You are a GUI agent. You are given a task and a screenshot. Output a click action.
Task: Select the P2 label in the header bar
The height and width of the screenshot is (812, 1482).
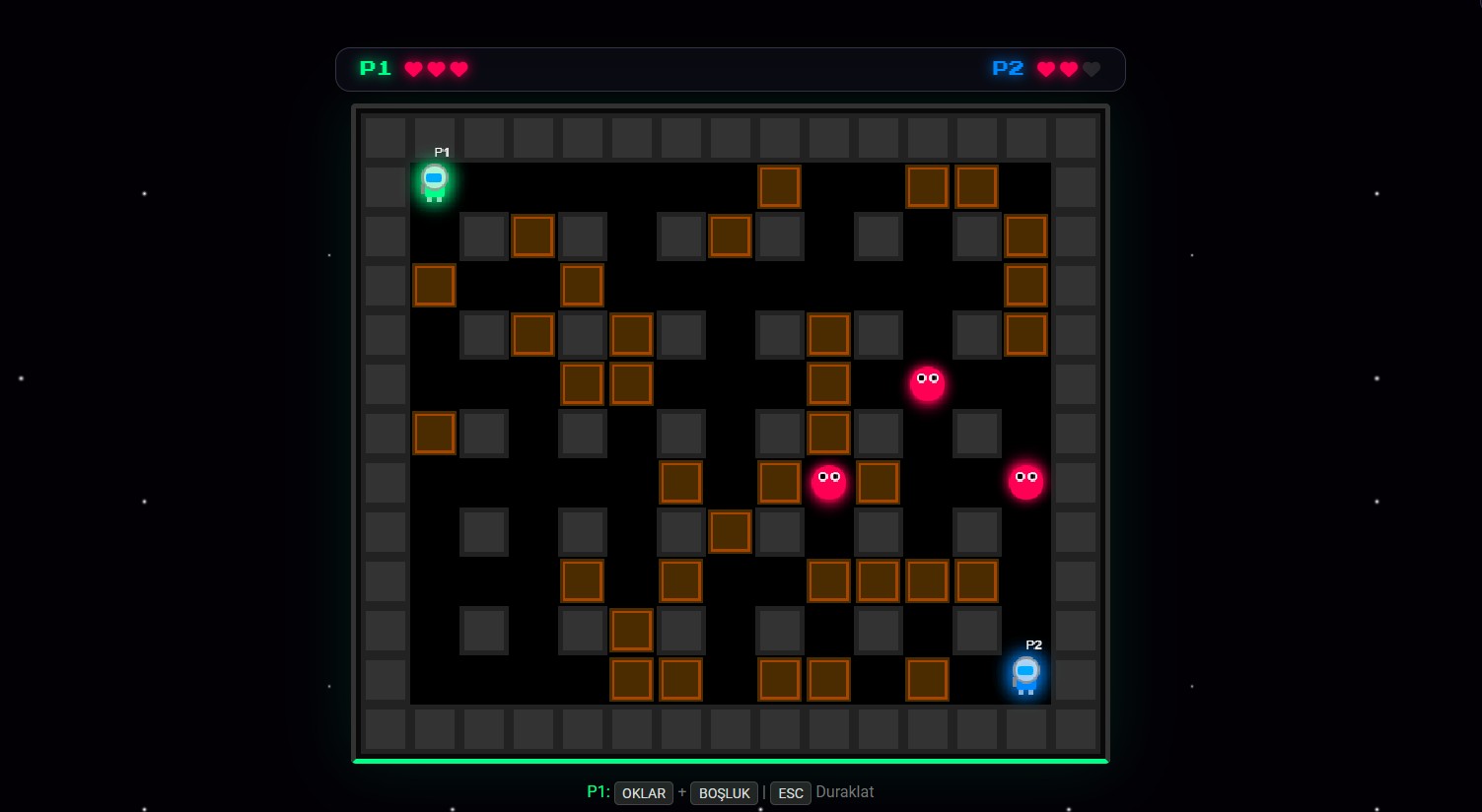[1008, 69]
